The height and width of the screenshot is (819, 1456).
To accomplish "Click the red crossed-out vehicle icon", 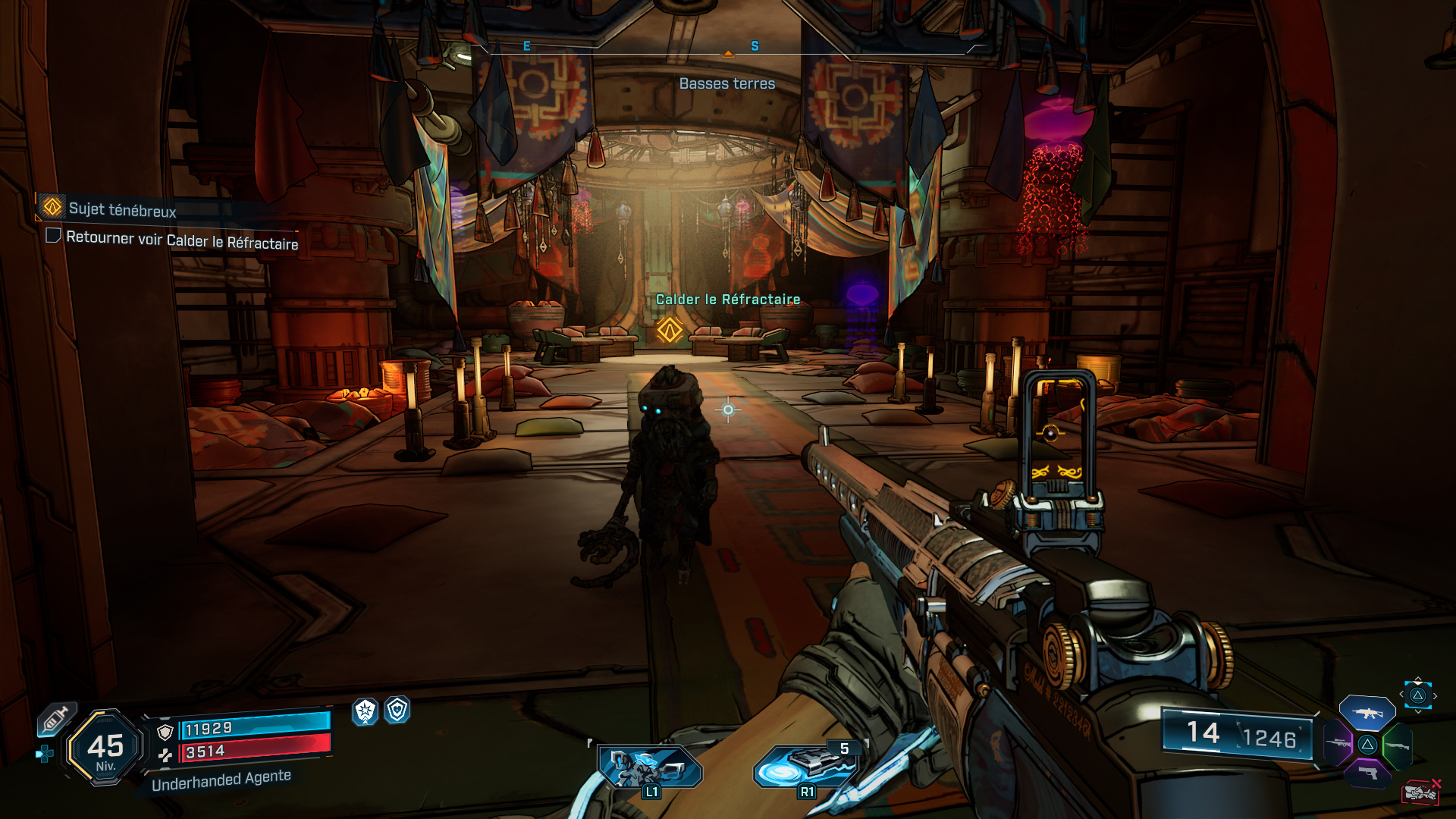I will (x=1420, y=792).
